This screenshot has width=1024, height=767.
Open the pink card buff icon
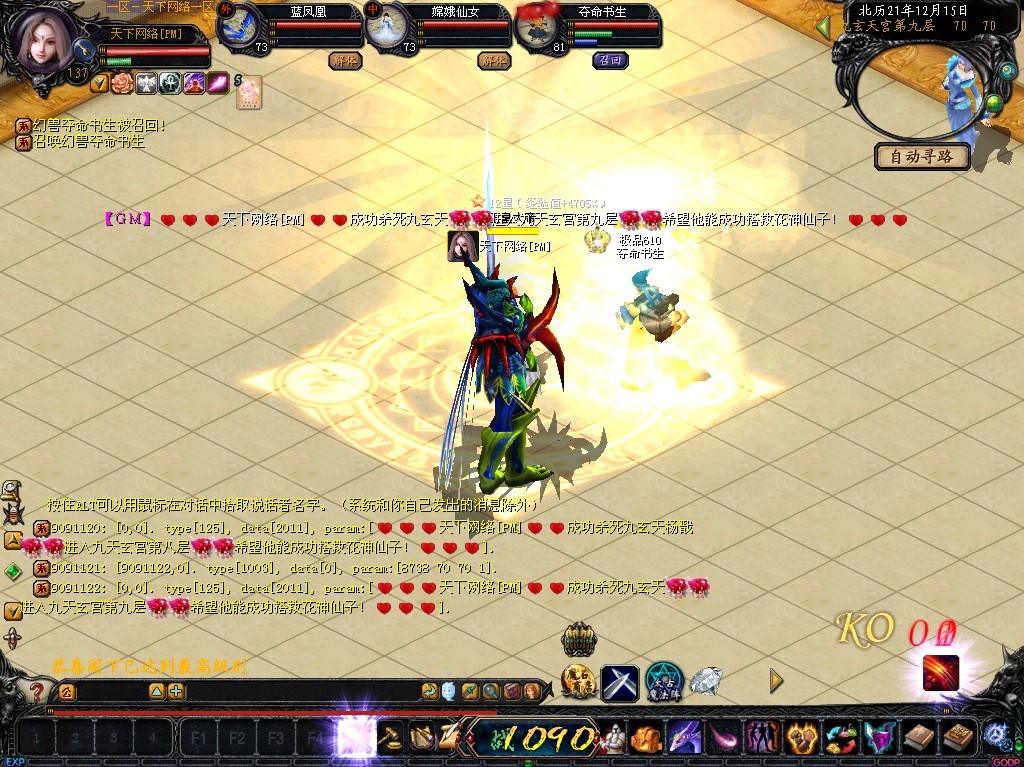[248, 91]
